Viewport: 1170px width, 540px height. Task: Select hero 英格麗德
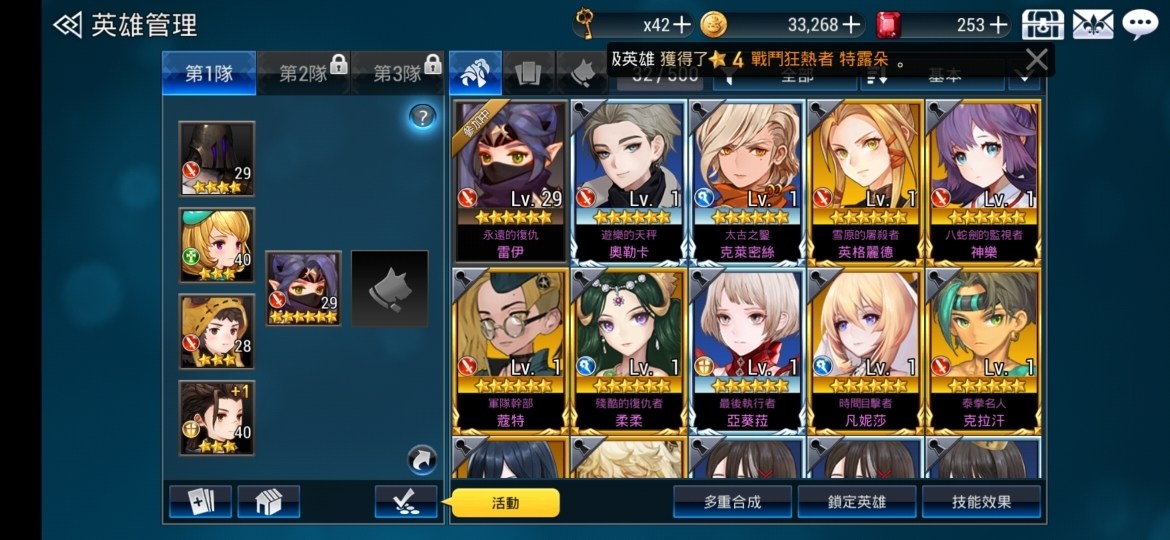(x=865, y=180)
